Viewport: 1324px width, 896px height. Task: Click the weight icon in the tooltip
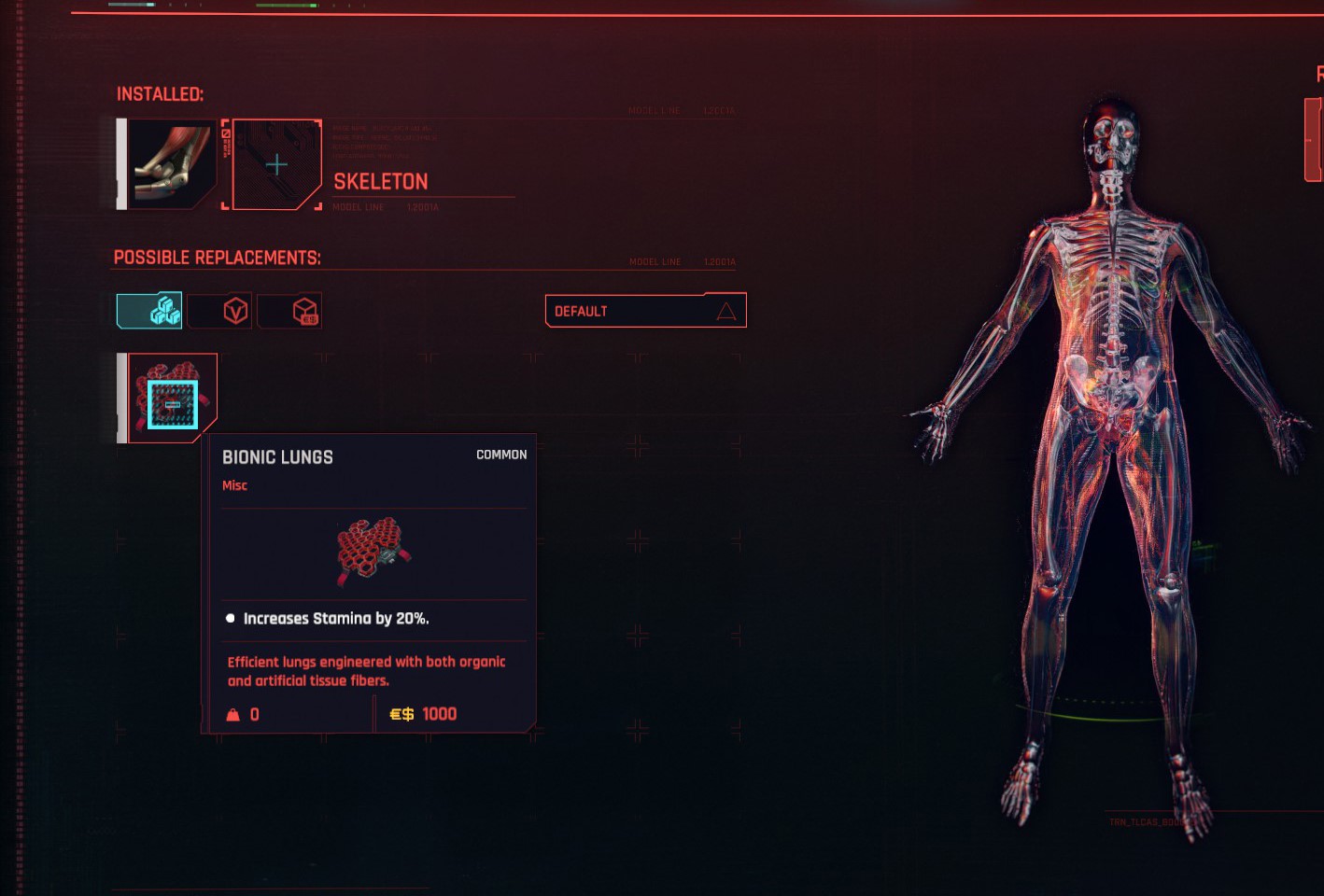tap(232, 714)
